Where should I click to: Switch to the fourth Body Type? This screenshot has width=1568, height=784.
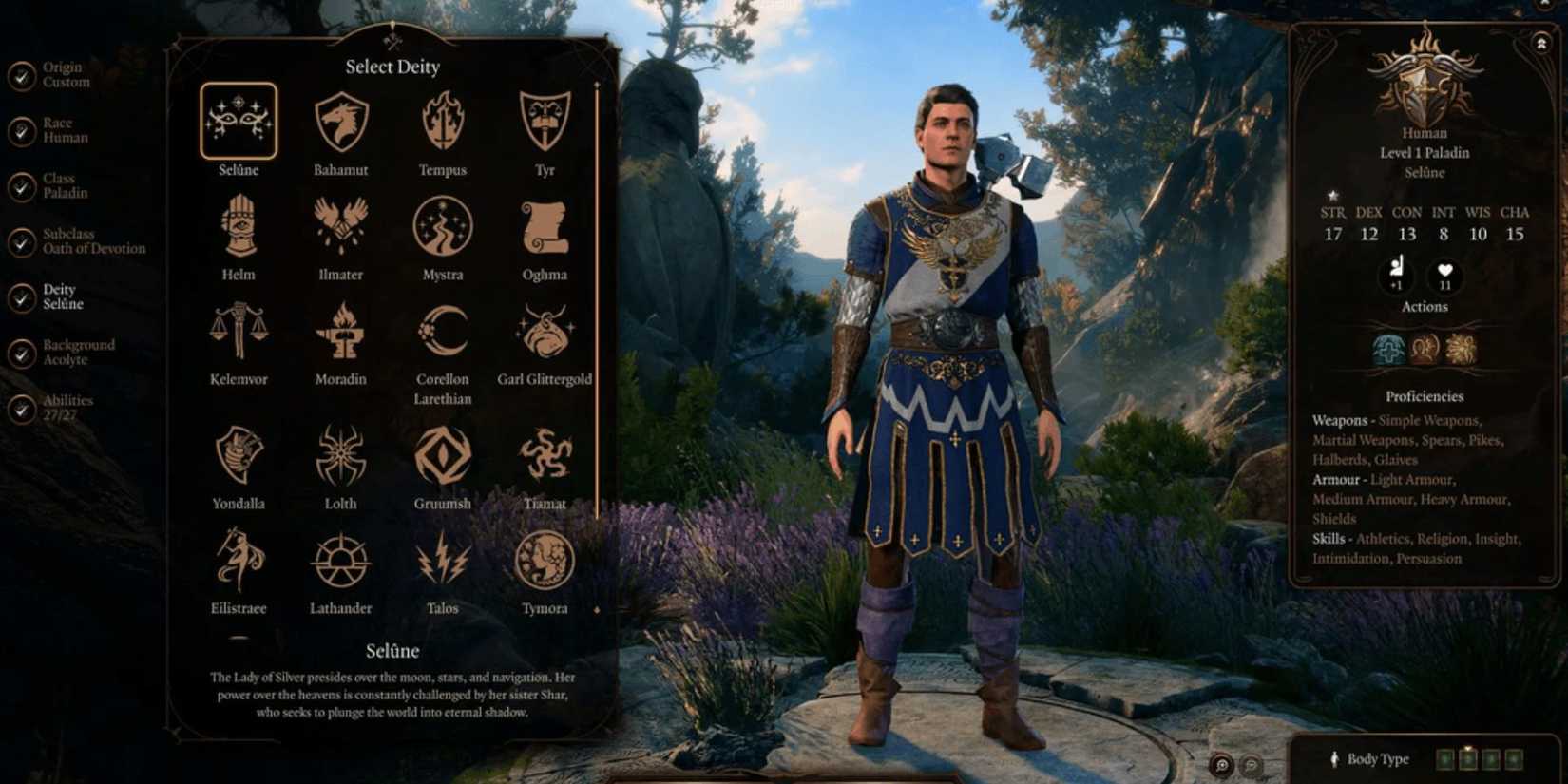tap(1514, 757)
